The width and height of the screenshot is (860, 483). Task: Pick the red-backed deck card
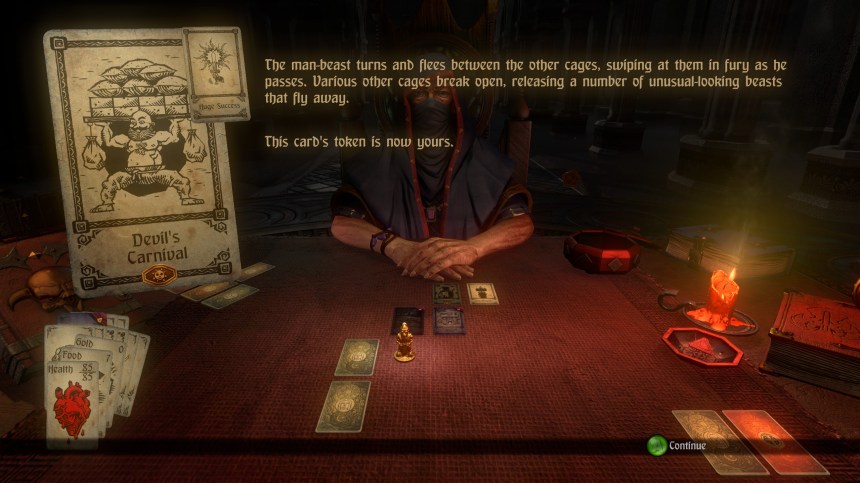(775, 441)
